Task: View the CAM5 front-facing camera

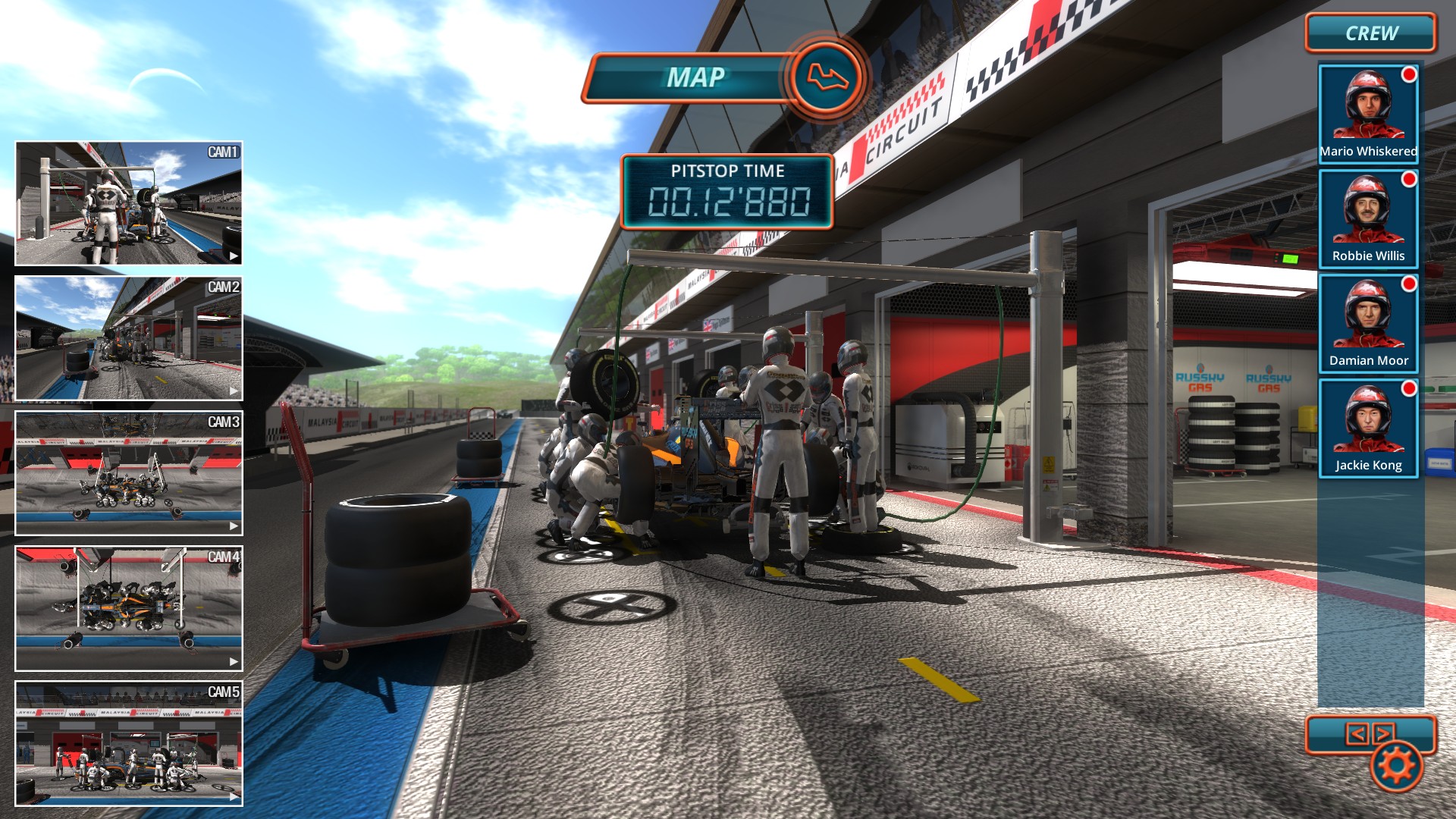Action: click(x=129, y=743)
